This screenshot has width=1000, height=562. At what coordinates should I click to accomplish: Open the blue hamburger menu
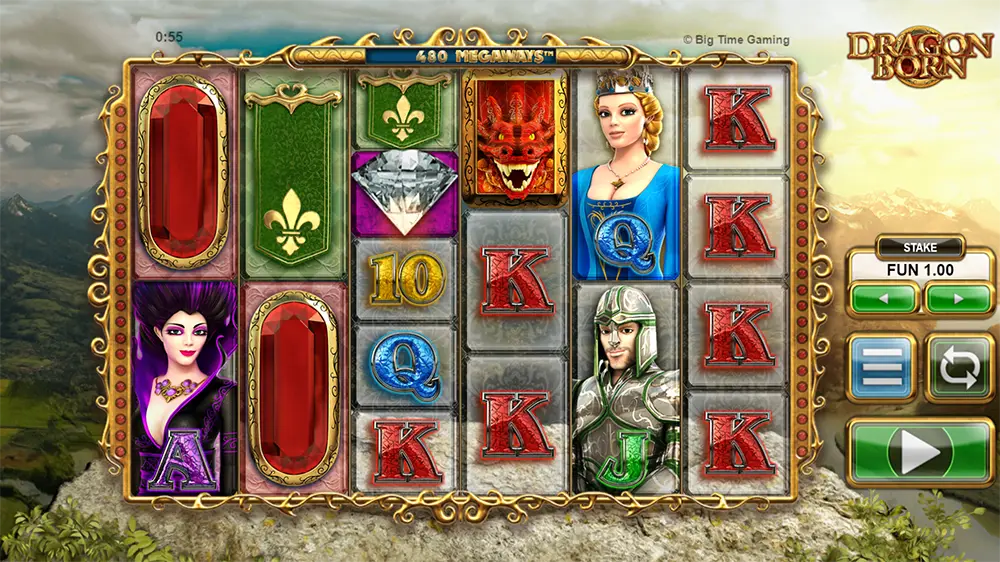click(x=882, y=367)
